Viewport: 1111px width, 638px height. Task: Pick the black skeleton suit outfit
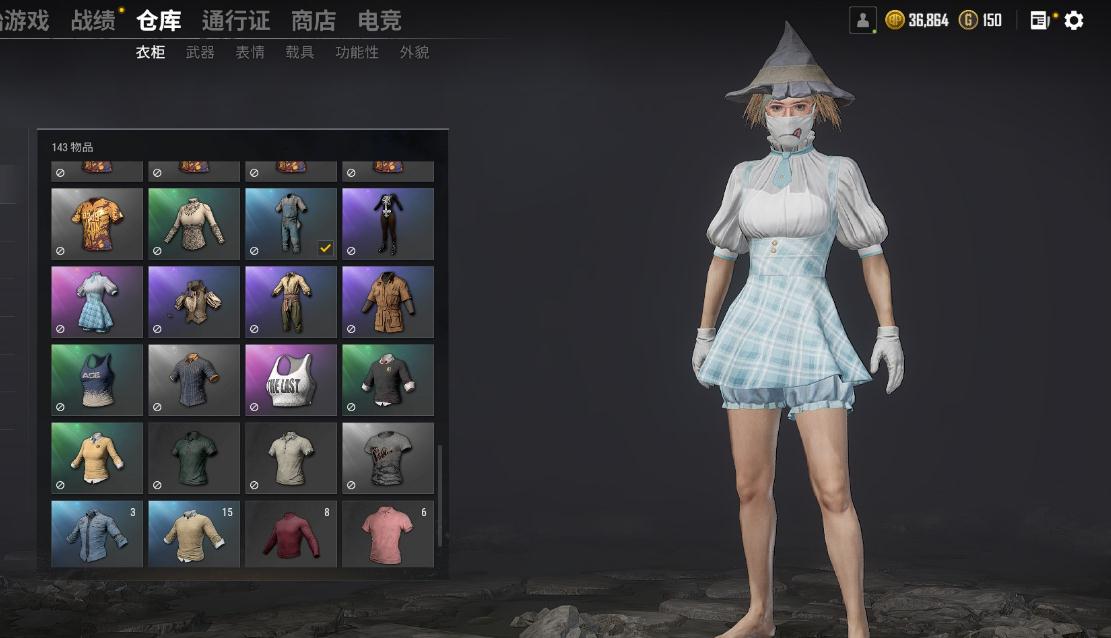pyautogui.click(x=388, y=223)
